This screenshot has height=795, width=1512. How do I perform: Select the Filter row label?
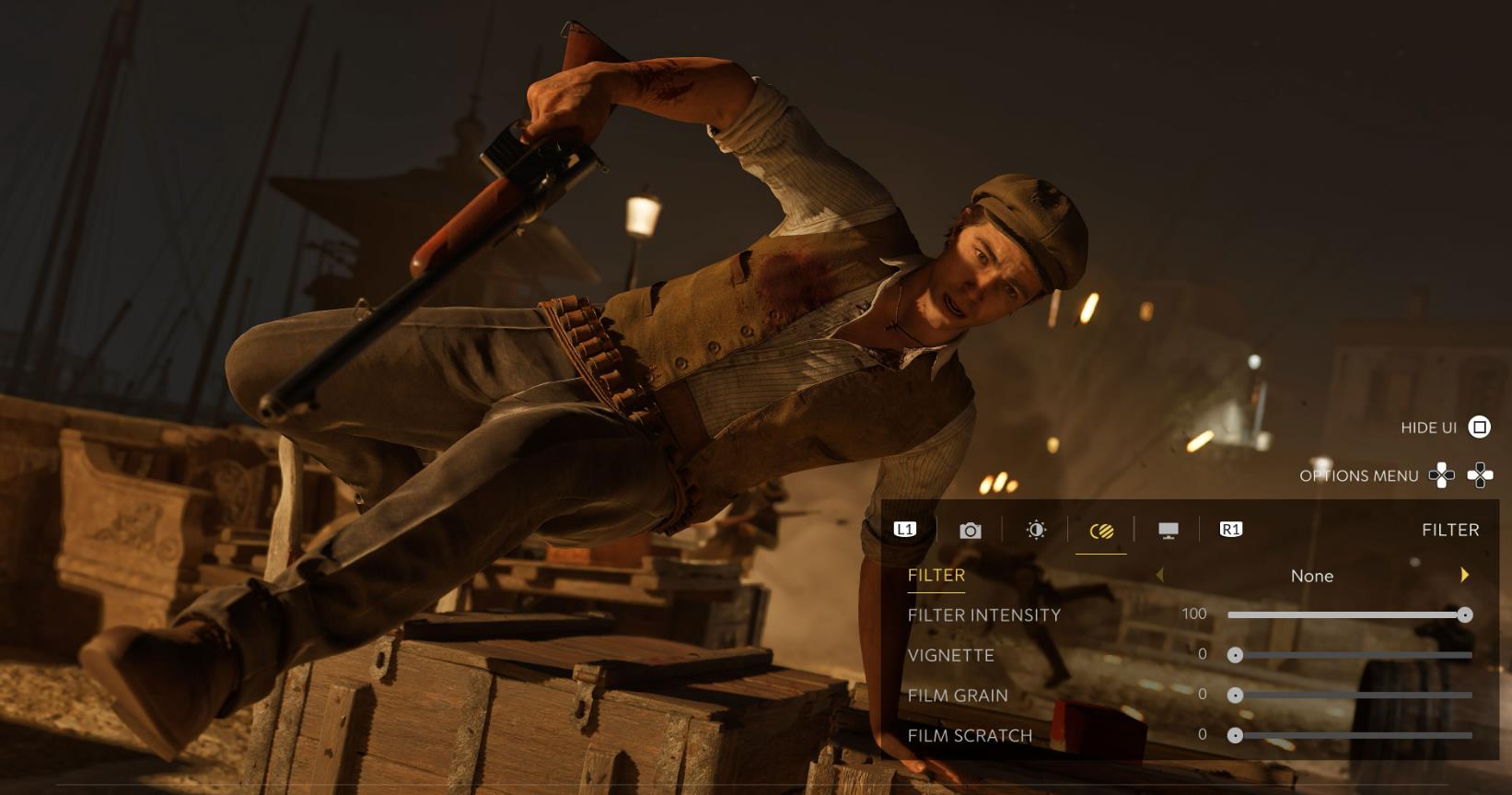coord(936,575)
